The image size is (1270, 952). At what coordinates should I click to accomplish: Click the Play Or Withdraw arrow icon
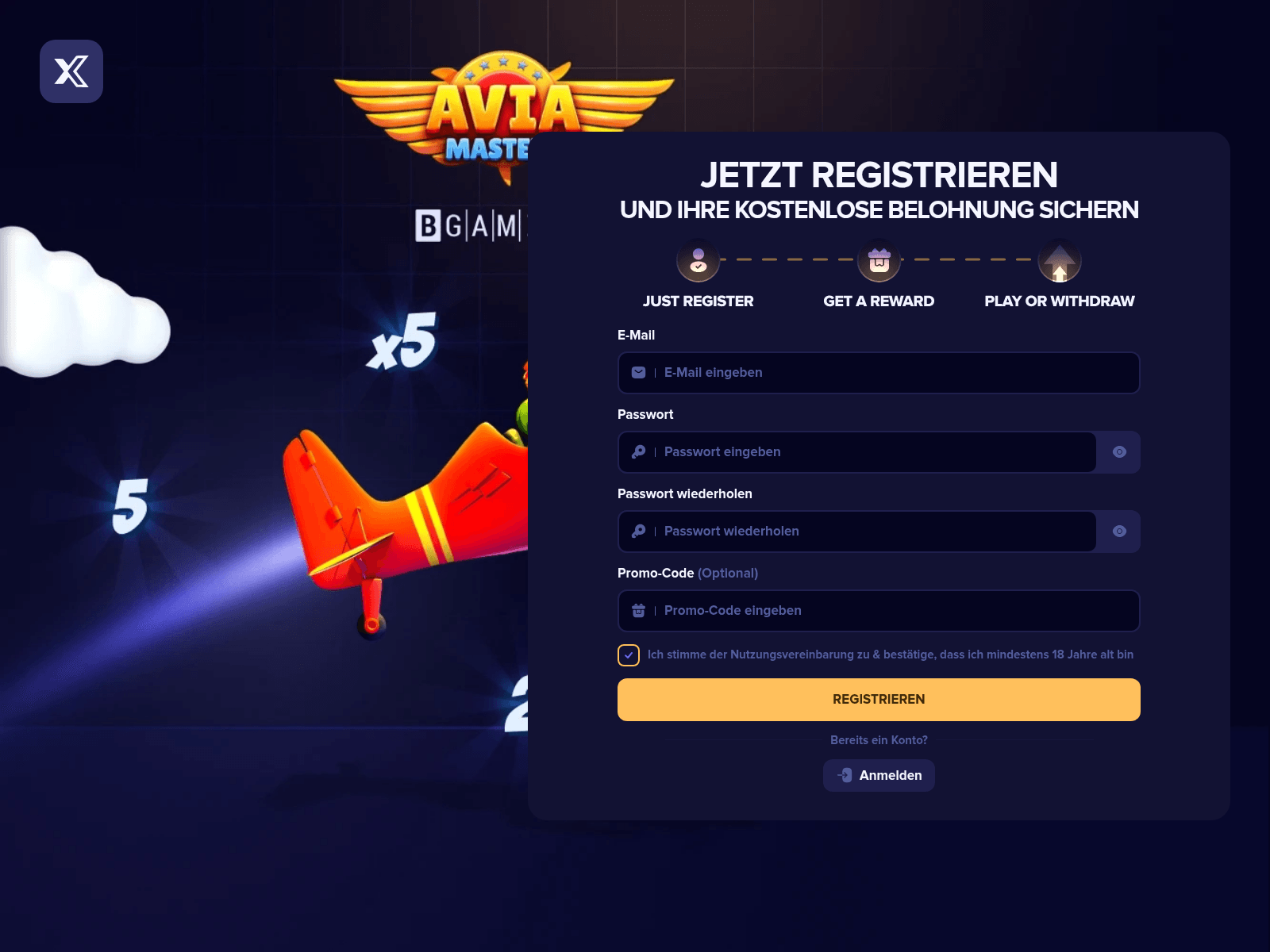[x=1058, y=260]
